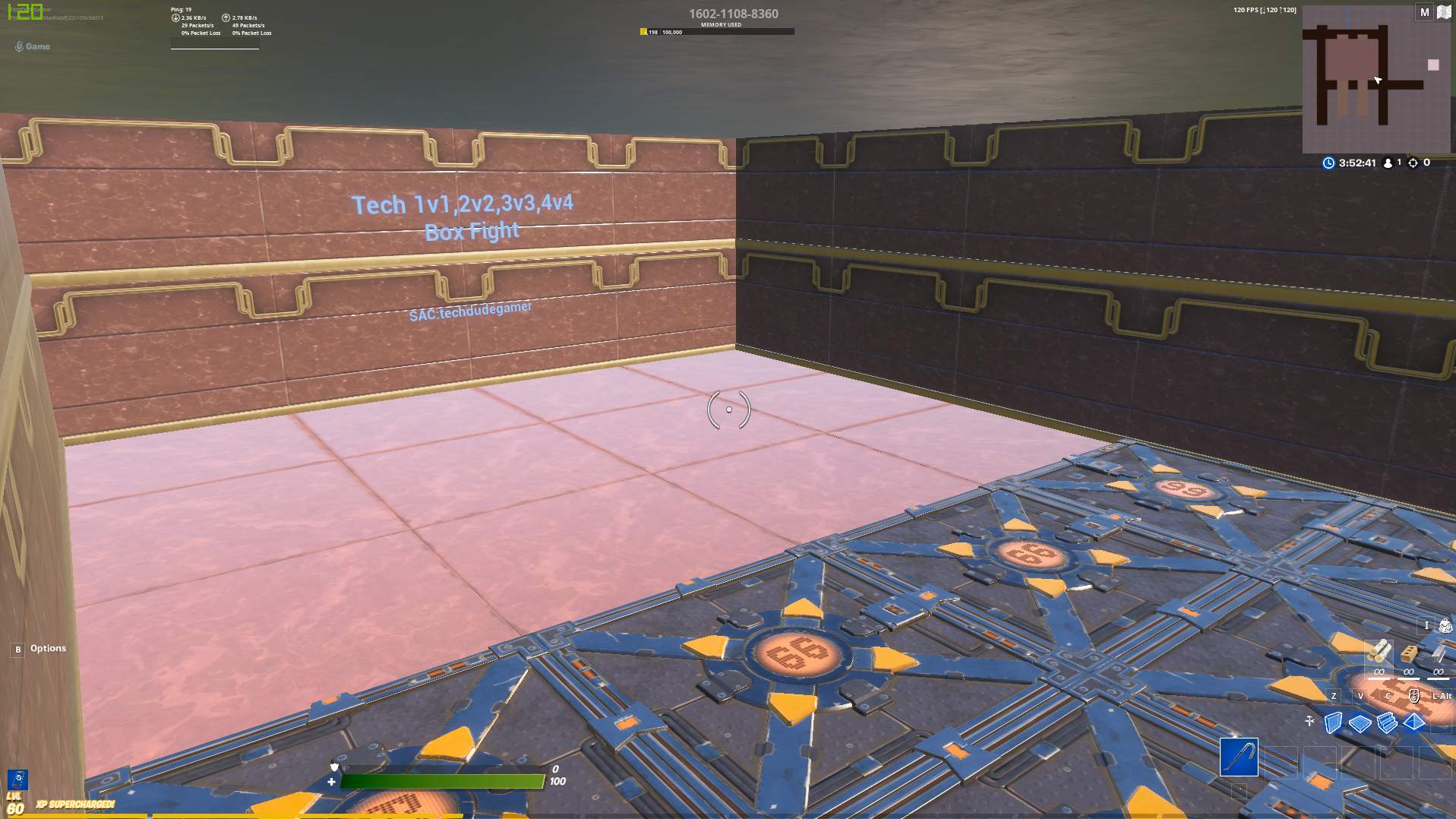1456x819 pixels.
Task: Click the green health bar above the hotbar
Action: tap(444, 780)
